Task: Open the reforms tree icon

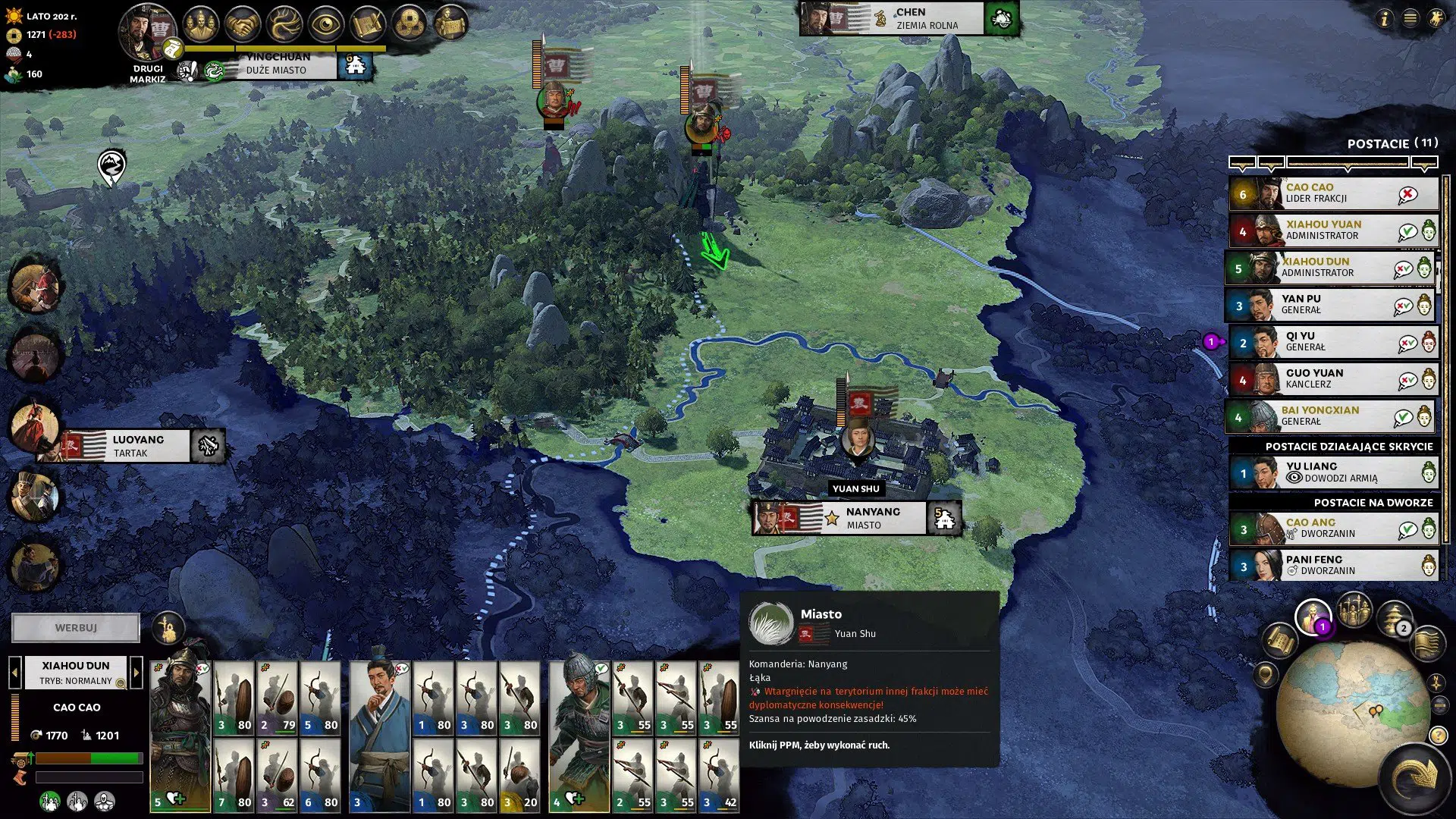Action: [283, 23]
